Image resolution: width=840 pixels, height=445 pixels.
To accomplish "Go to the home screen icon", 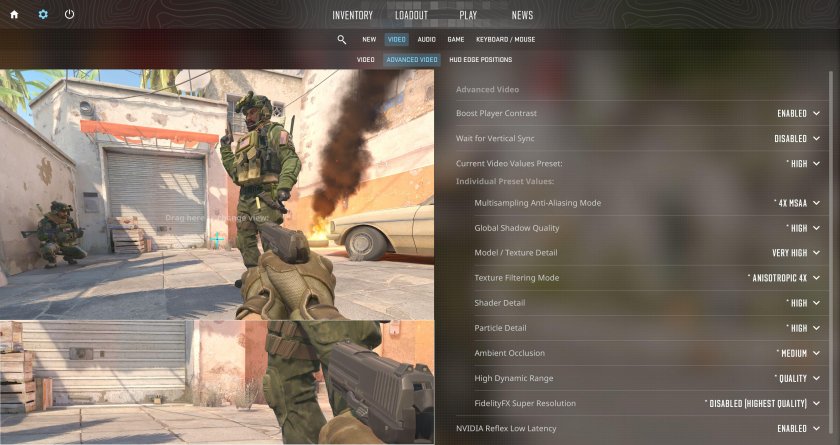I will (x=14, y=15).
